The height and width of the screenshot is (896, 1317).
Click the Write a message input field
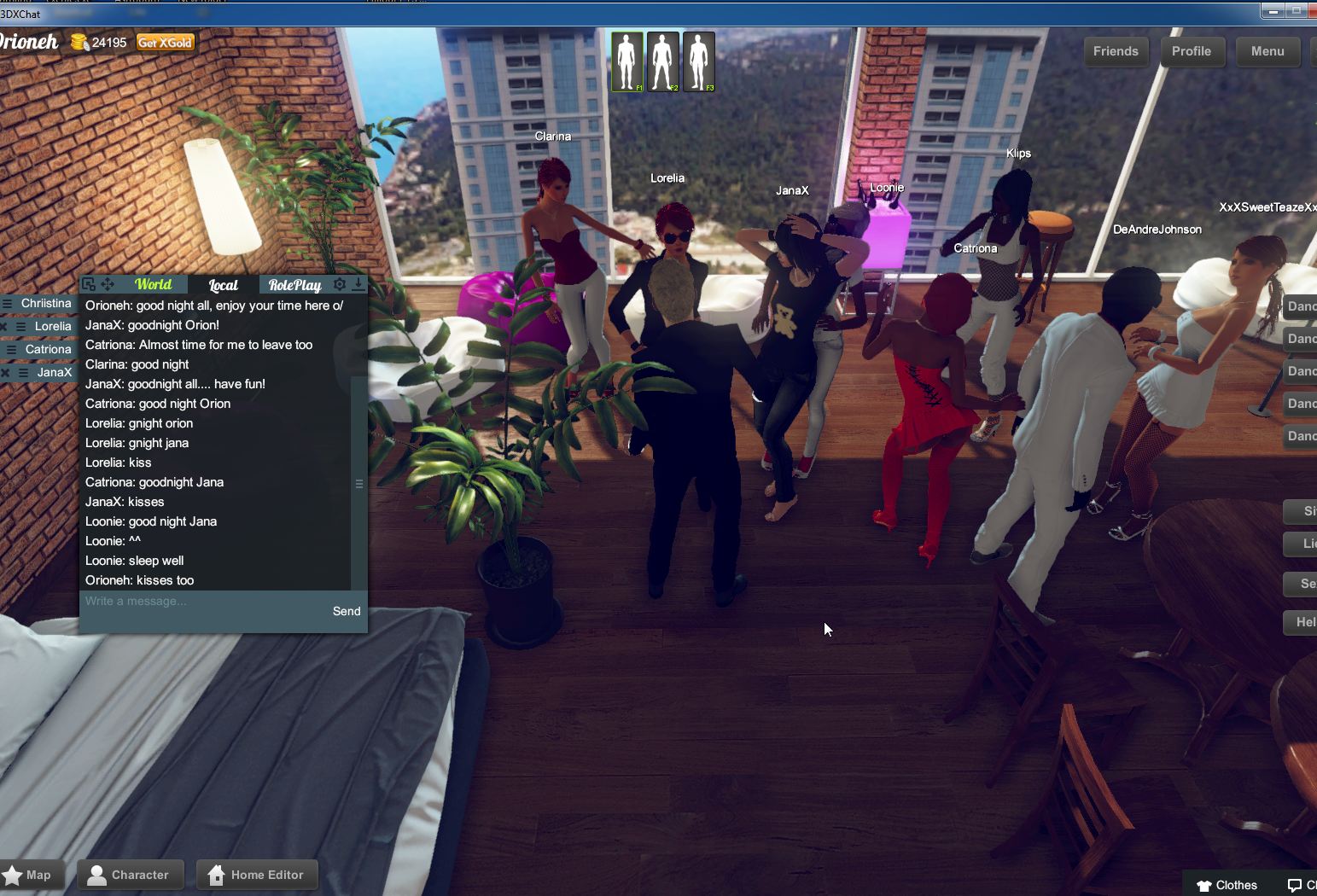(171, 602)
